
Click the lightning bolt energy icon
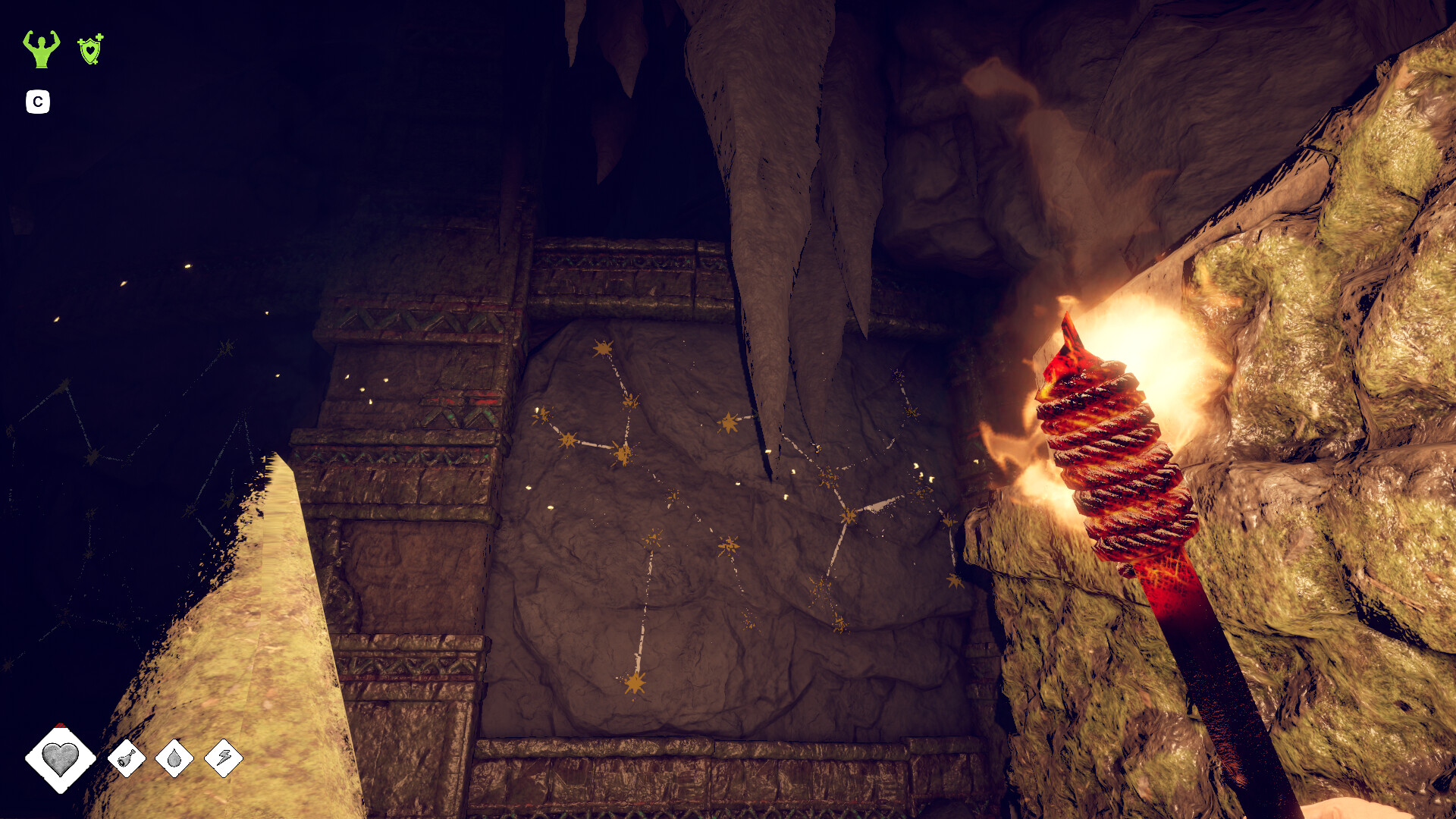[x=224, y=758]
